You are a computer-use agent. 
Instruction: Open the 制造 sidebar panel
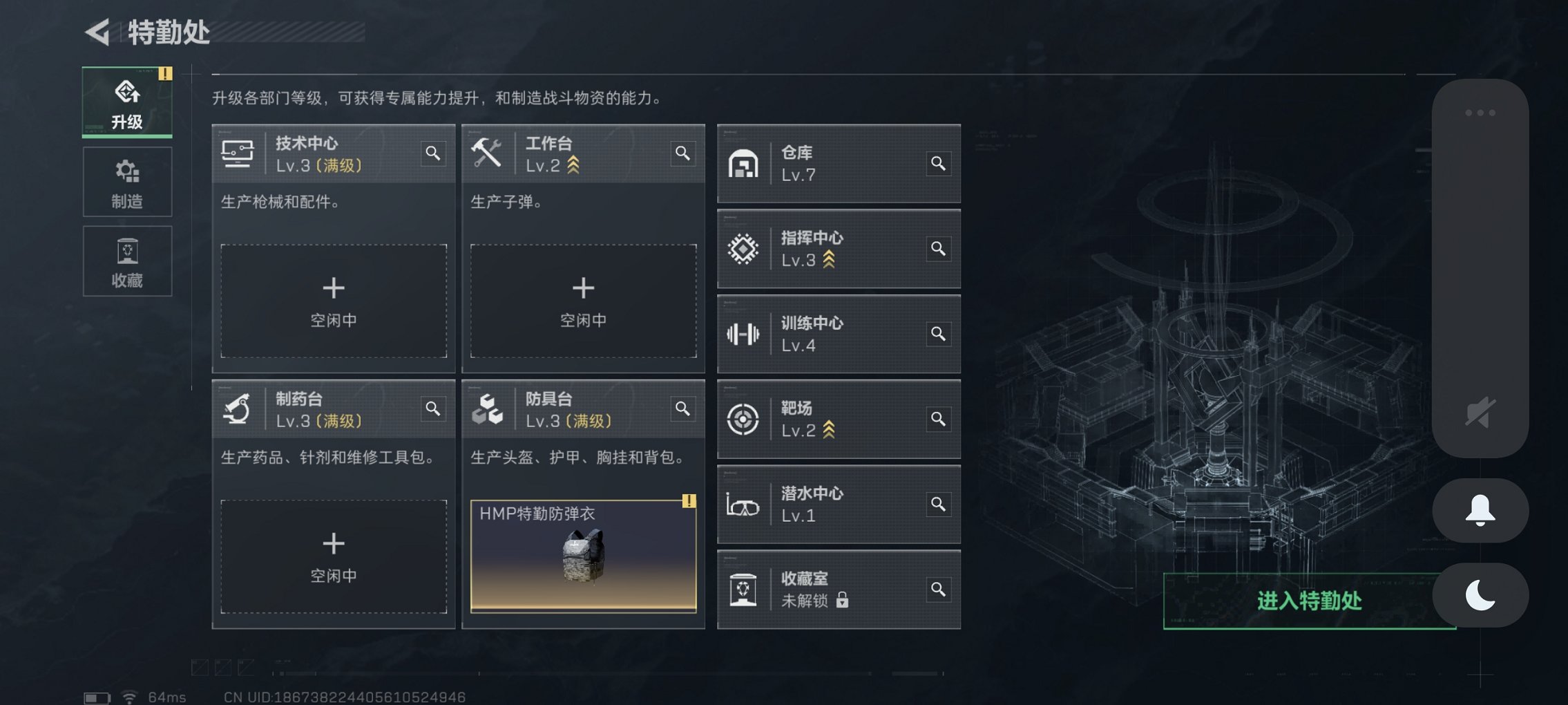pos(126,182)
